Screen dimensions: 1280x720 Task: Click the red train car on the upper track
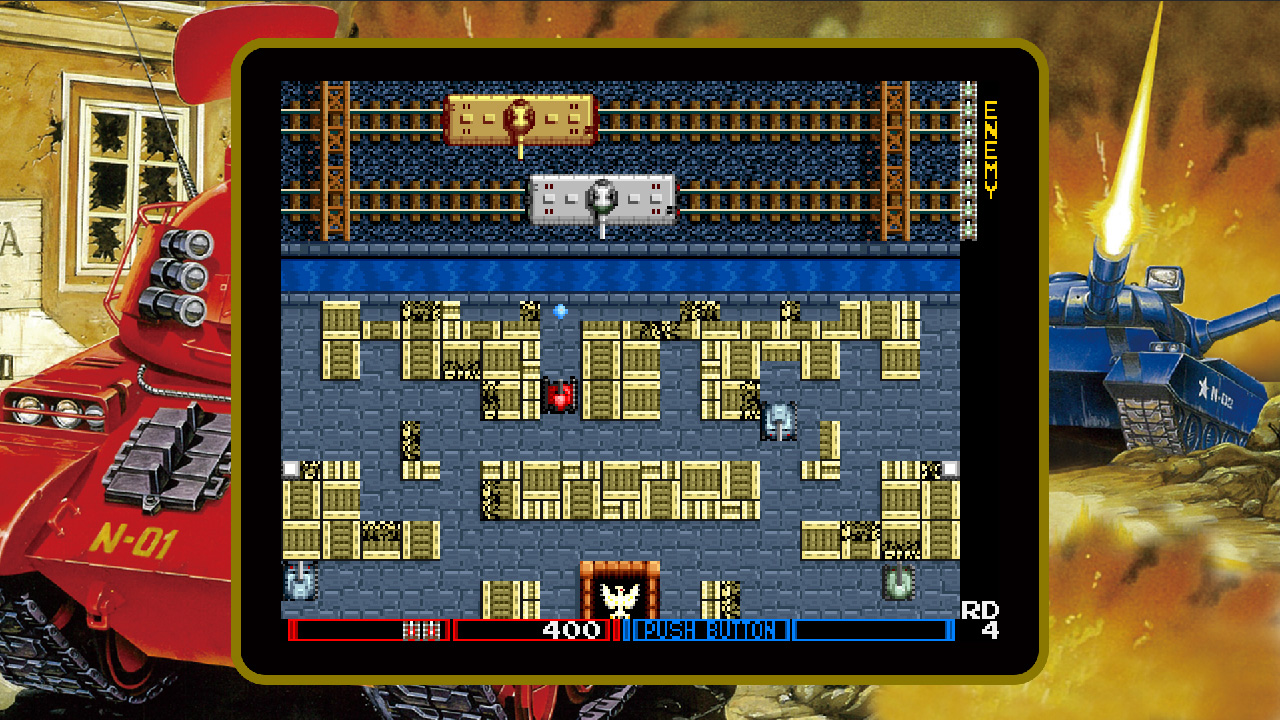tap(518, 116)
